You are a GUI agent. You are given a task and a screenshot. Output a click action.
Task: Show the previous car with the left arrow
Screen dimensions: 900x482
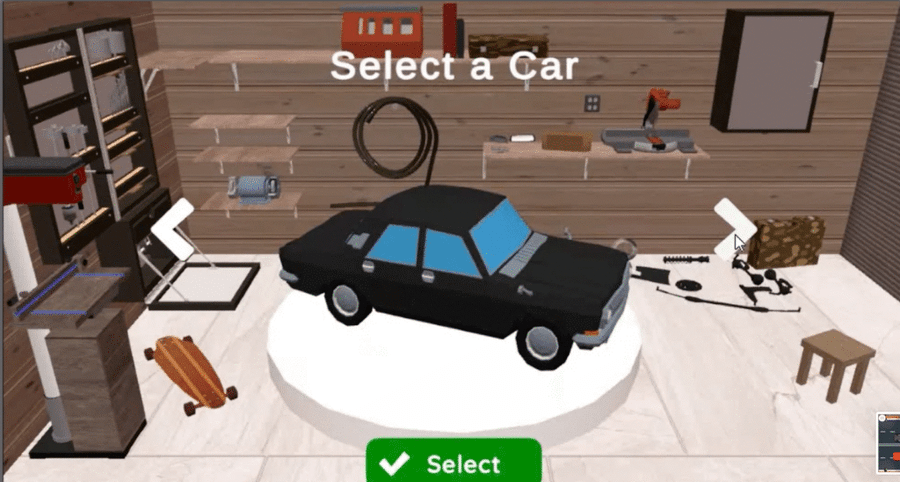tap(170, 229)
